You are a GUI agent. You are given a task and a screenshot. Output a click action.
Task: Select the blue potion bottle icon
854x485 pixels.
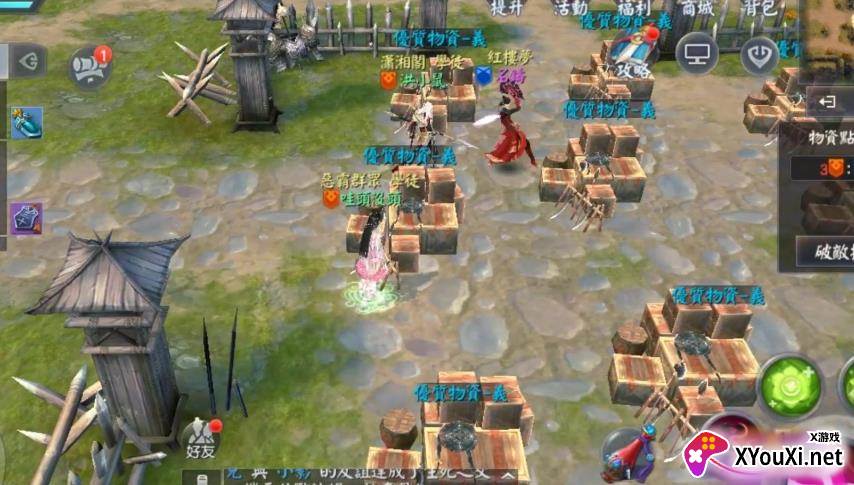(x=24, y=123)
